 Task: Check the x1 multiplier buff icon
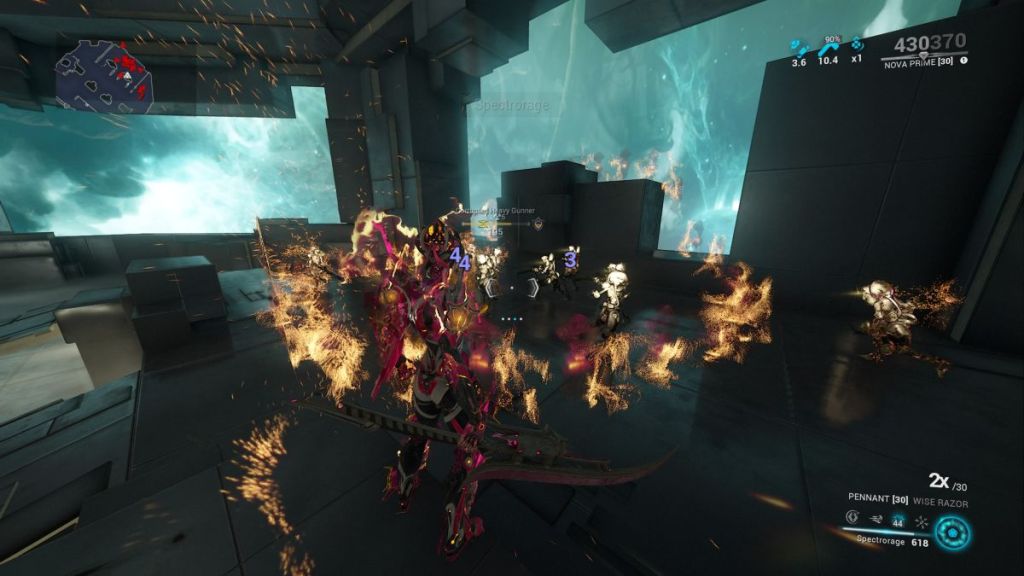(x=857, y=45)
